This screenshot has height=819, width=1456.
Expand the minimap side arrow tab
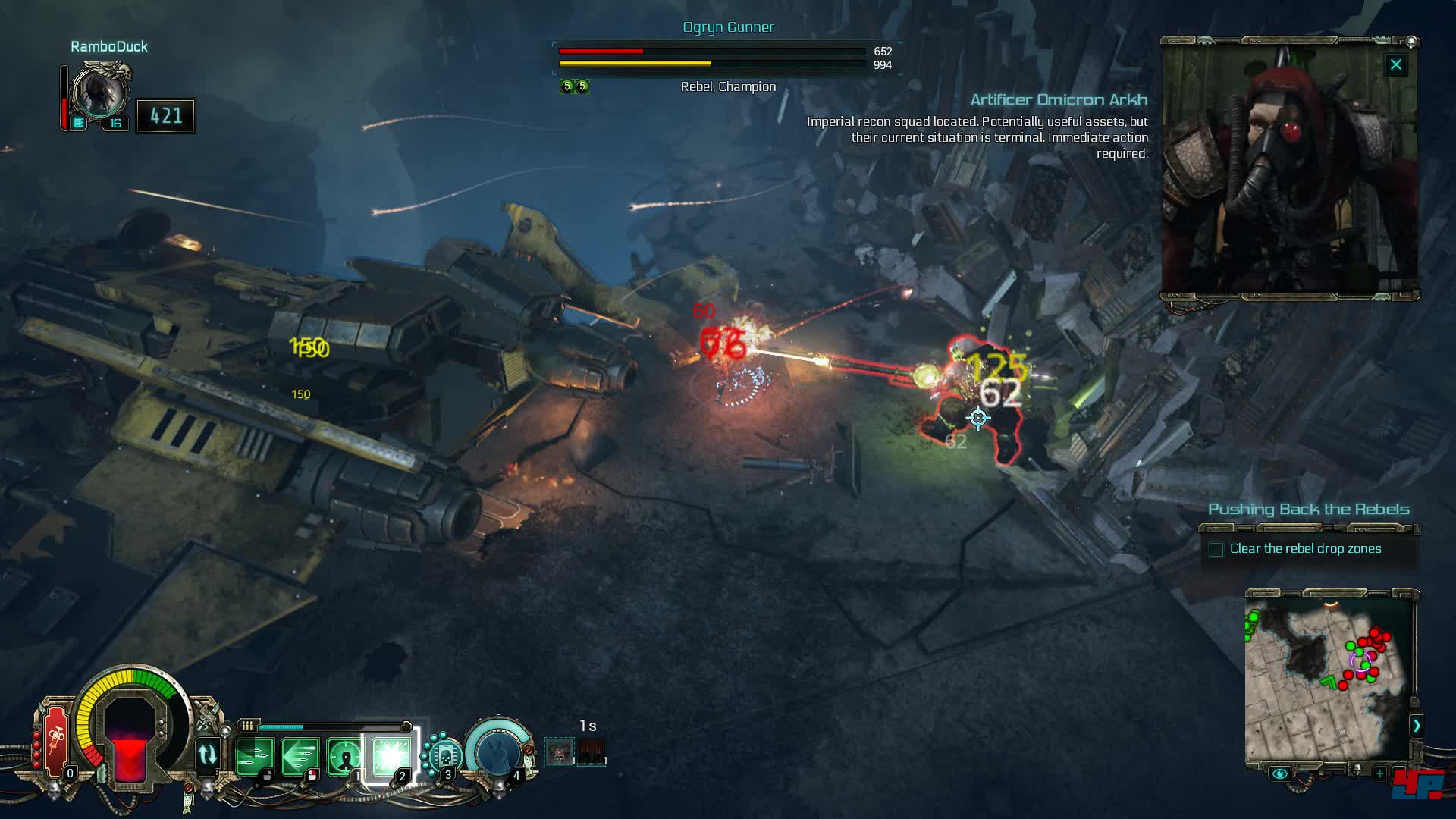[x=1416, y=726]
